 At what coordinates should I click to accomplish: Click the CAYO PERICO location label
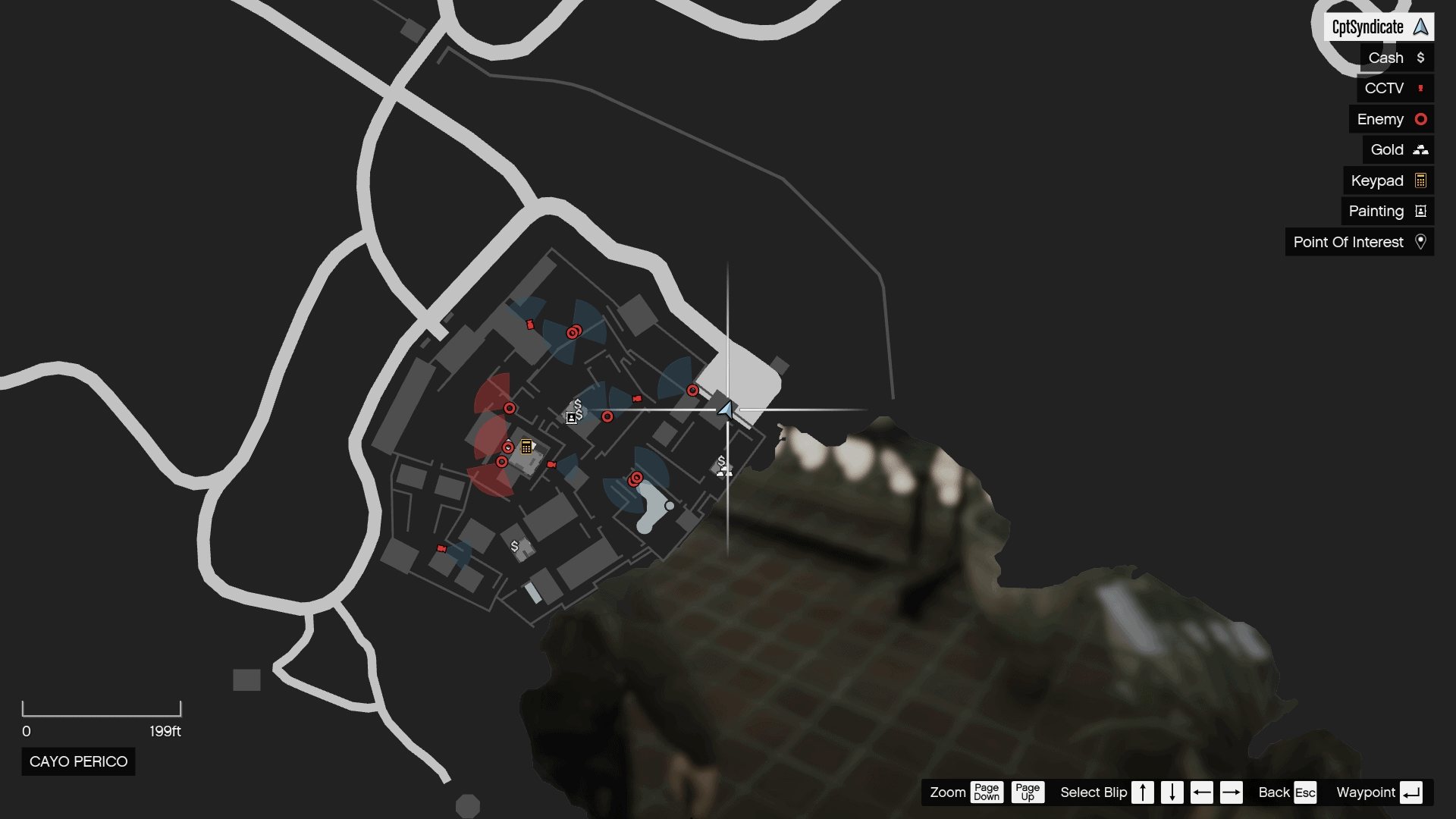click(x=77, y=761)
